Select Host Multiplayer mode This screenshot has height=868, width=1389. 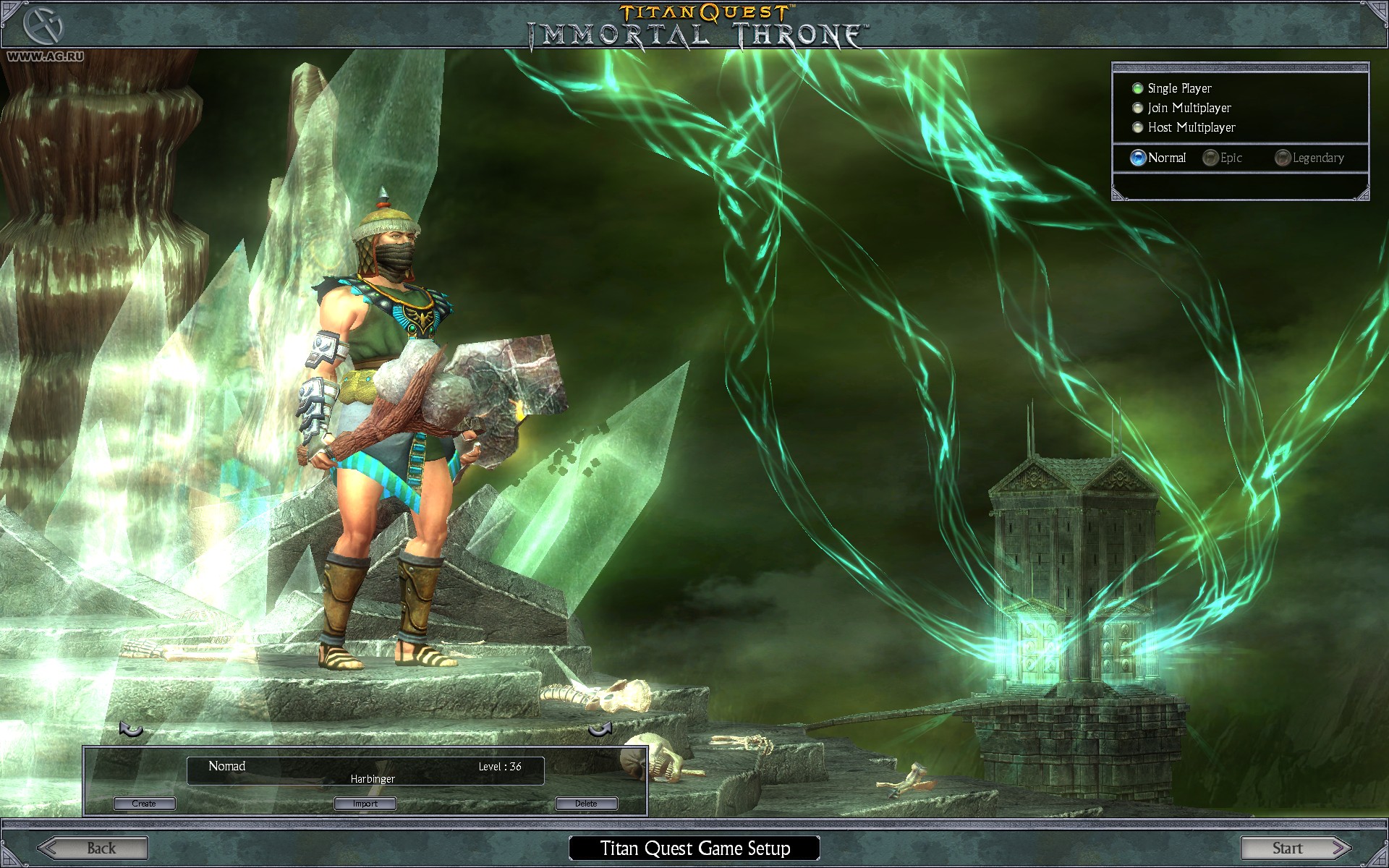[x=1137, y=127]
